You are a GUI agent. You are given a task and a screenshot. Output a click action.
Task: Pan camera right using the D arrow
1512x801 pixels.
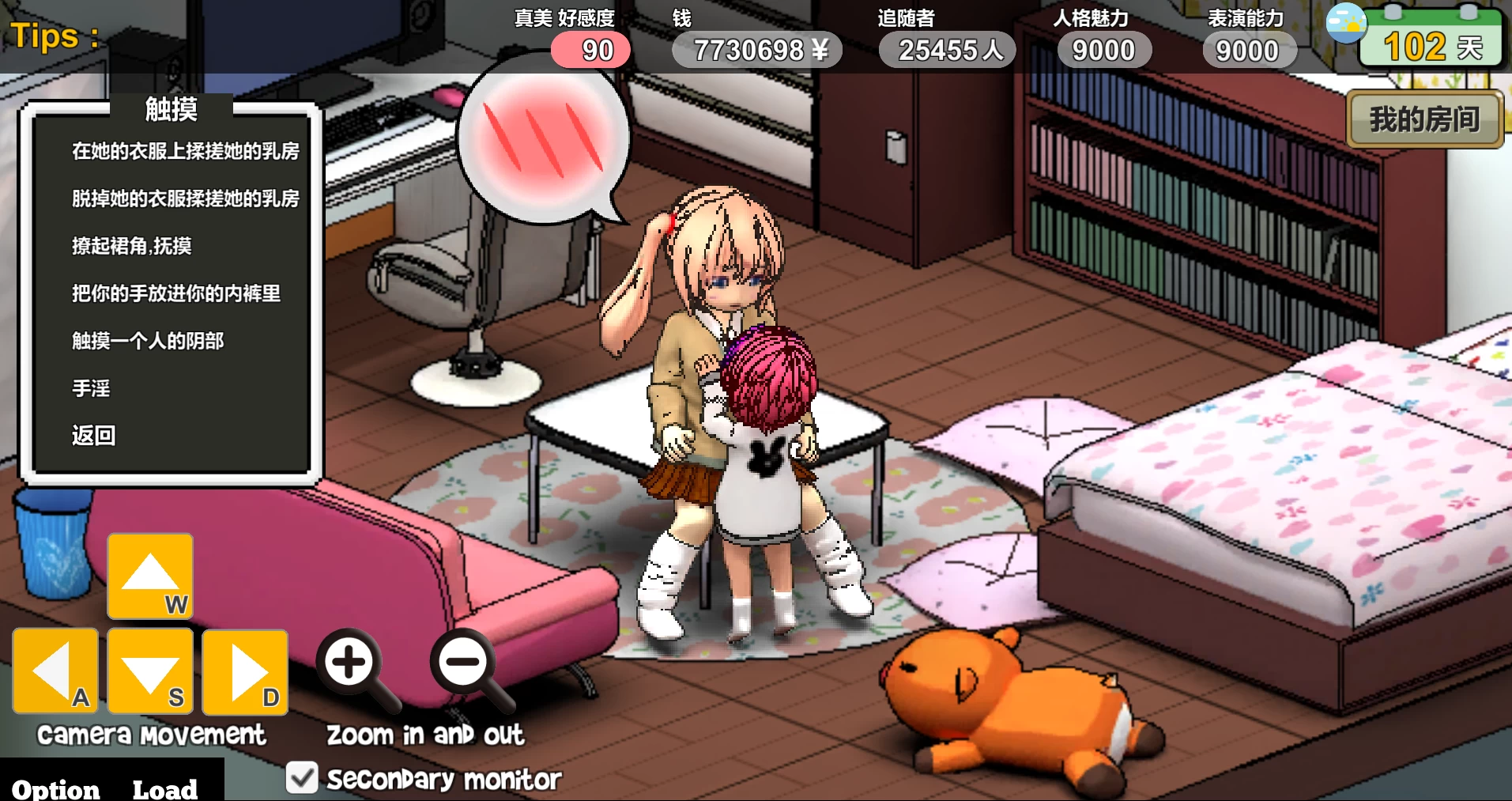point(245,671)
